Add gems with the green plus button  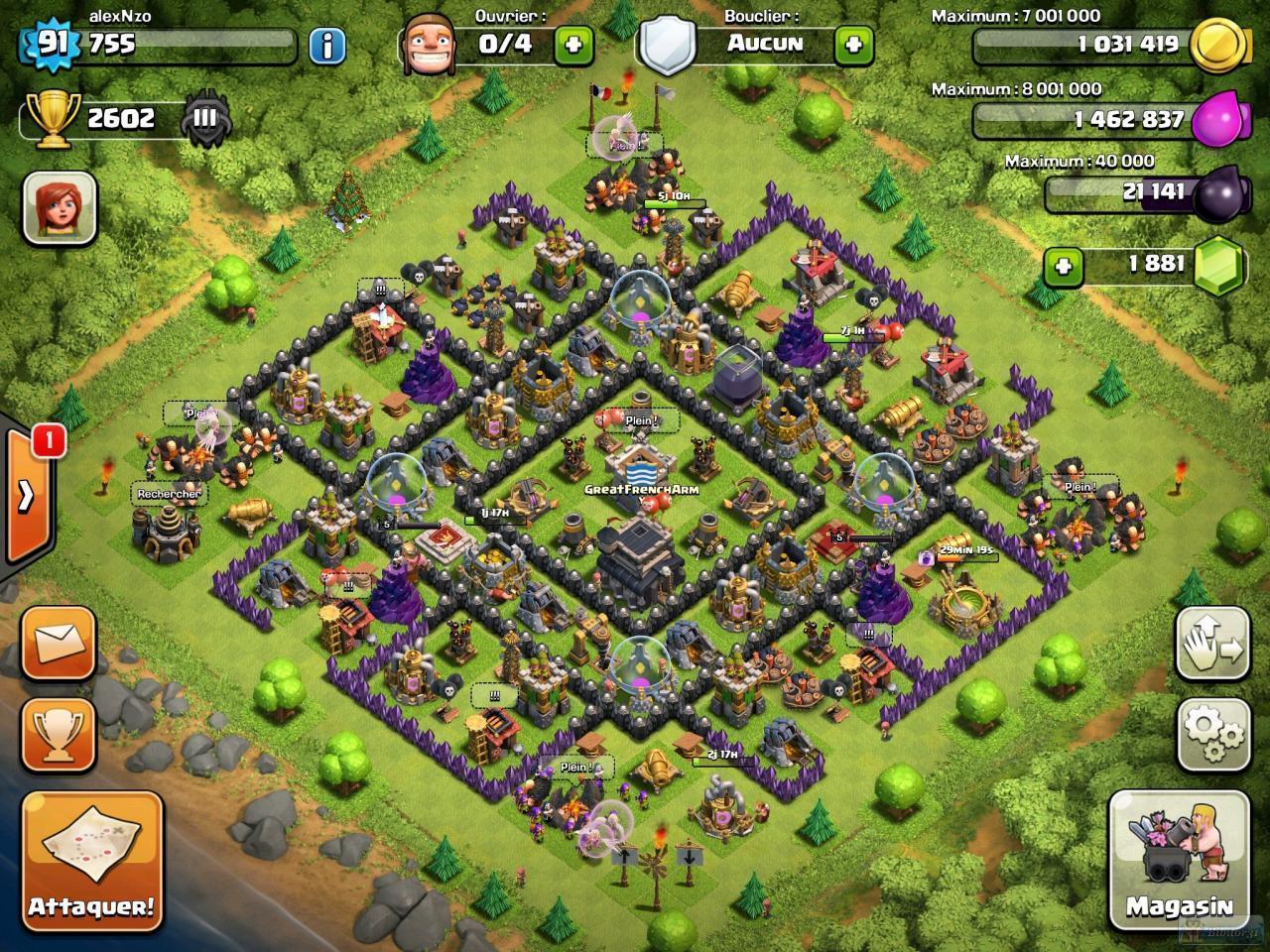[x=1063, y=266]
